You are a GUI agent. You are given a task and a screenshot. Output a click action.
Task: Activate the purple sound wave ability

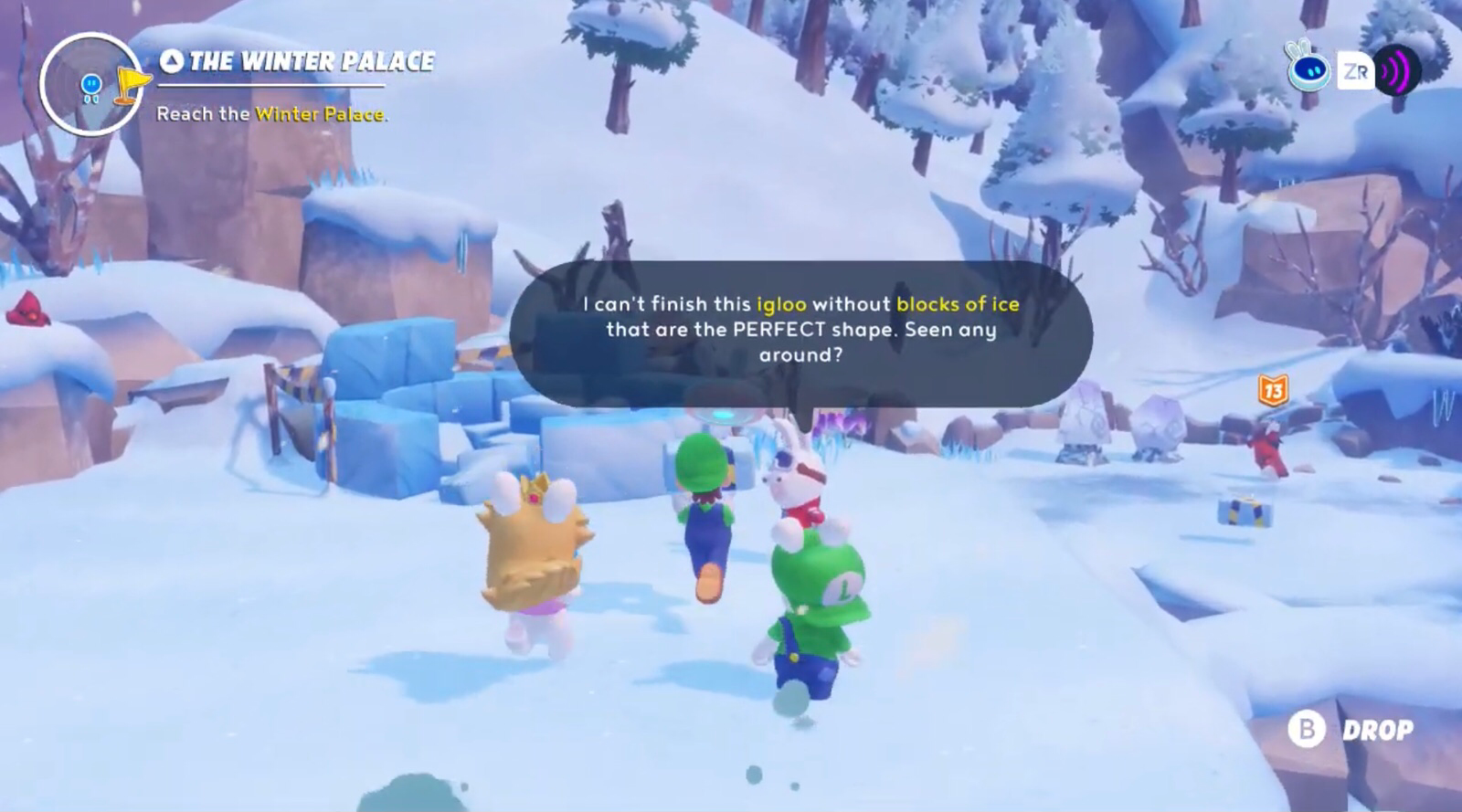[x=1397, y=70]
